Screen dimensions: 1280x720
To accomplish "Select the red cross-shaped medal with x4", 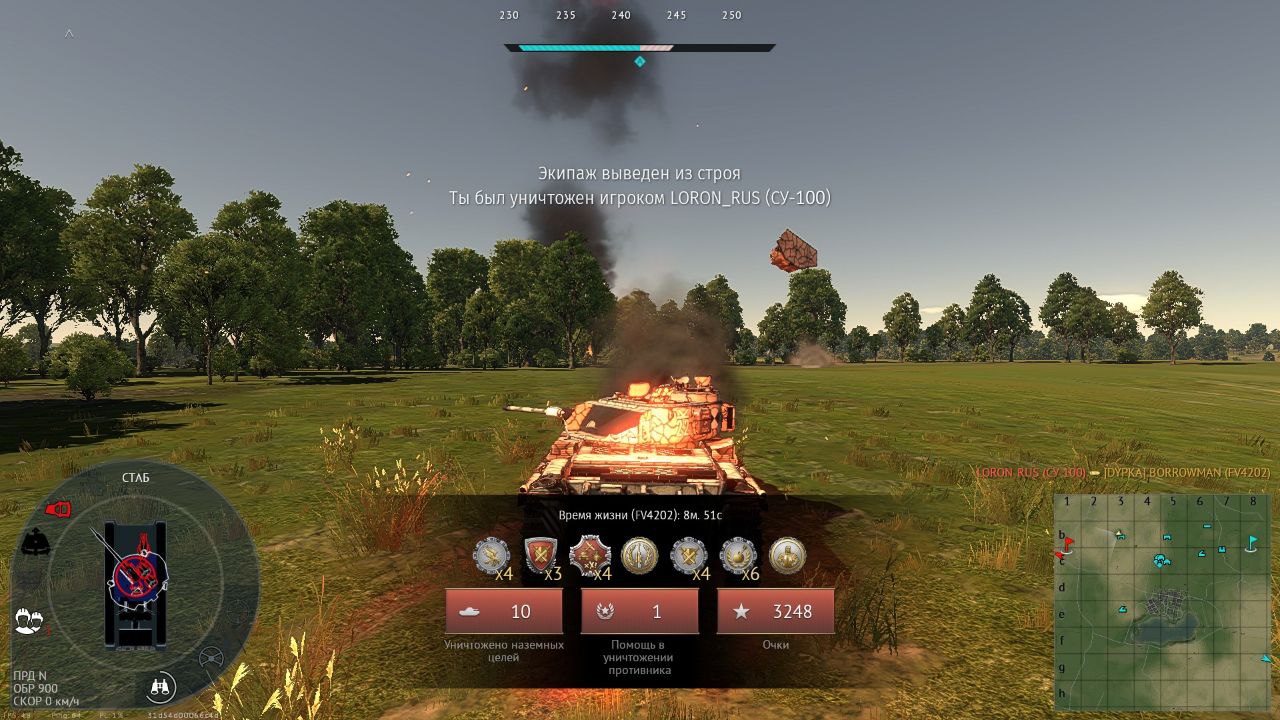I will 589,555.
